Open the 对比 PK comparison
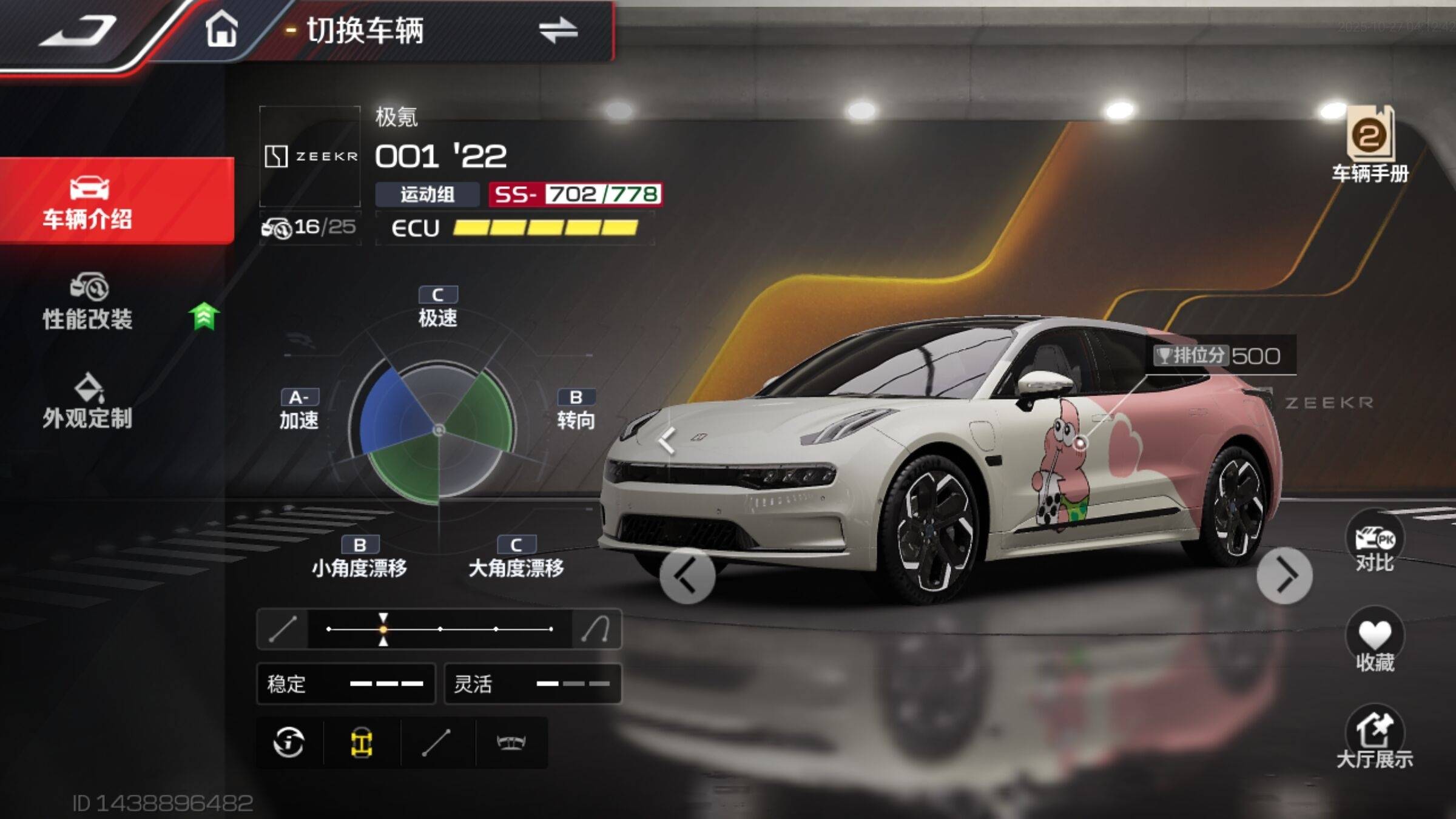Viewport: 1456px width, 819px height. (x=1374, y=542)
